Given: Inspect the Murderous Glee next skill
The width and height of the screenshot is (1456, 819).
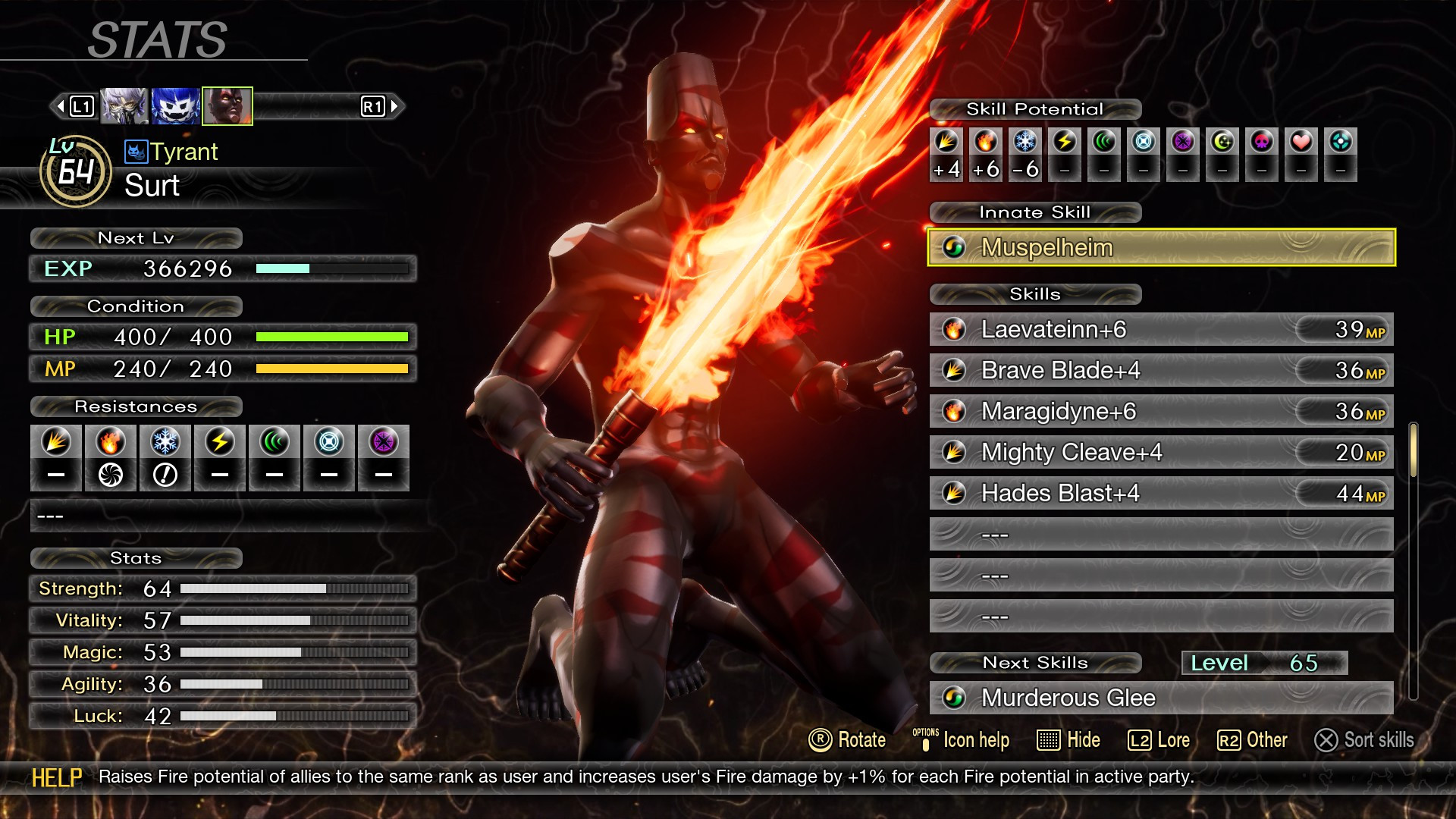Looking at the screenshot, I should point(1160,698).
